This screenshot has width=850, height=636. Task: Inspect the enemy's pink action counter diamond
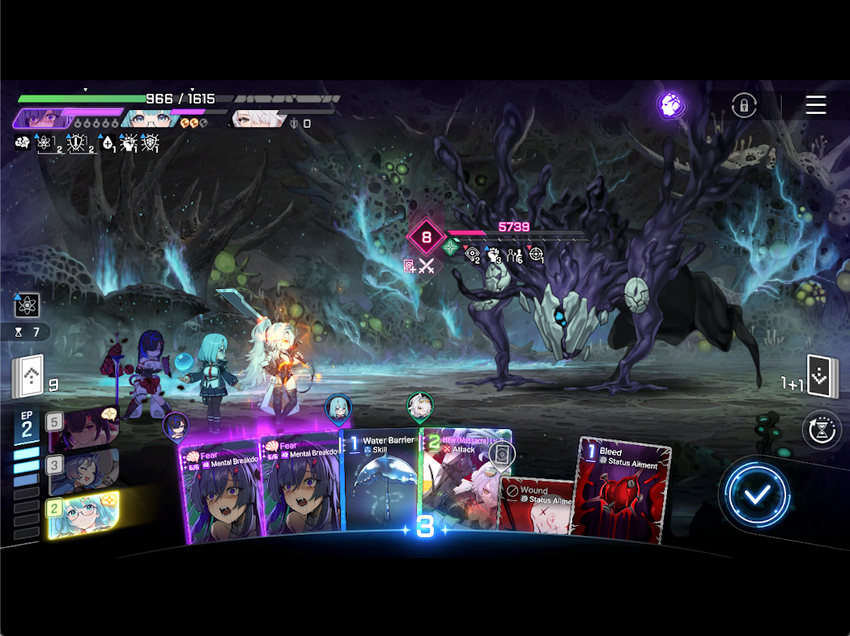427,238
